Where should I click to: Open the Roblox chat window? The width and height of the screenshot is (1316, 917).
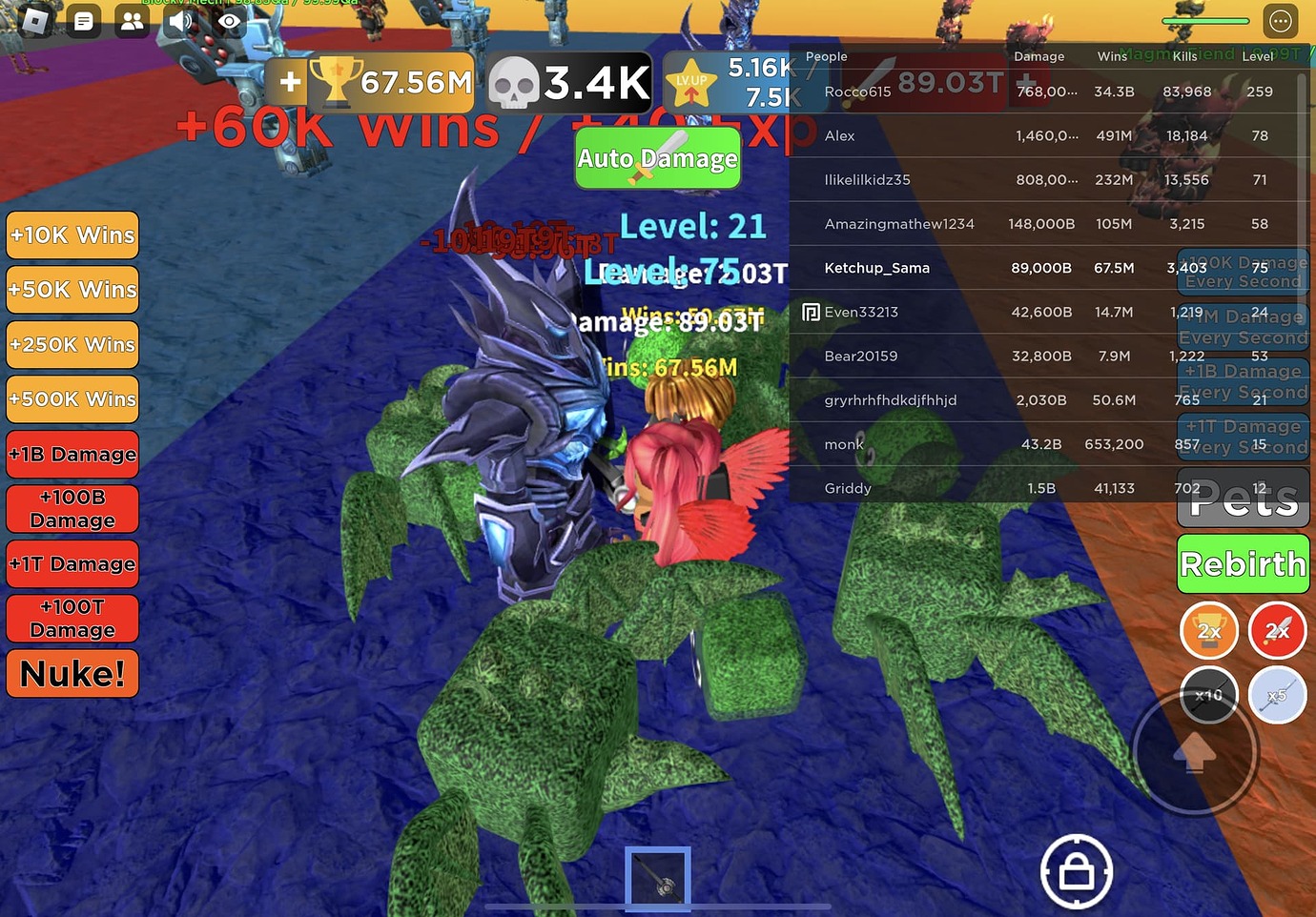[84, 21]
